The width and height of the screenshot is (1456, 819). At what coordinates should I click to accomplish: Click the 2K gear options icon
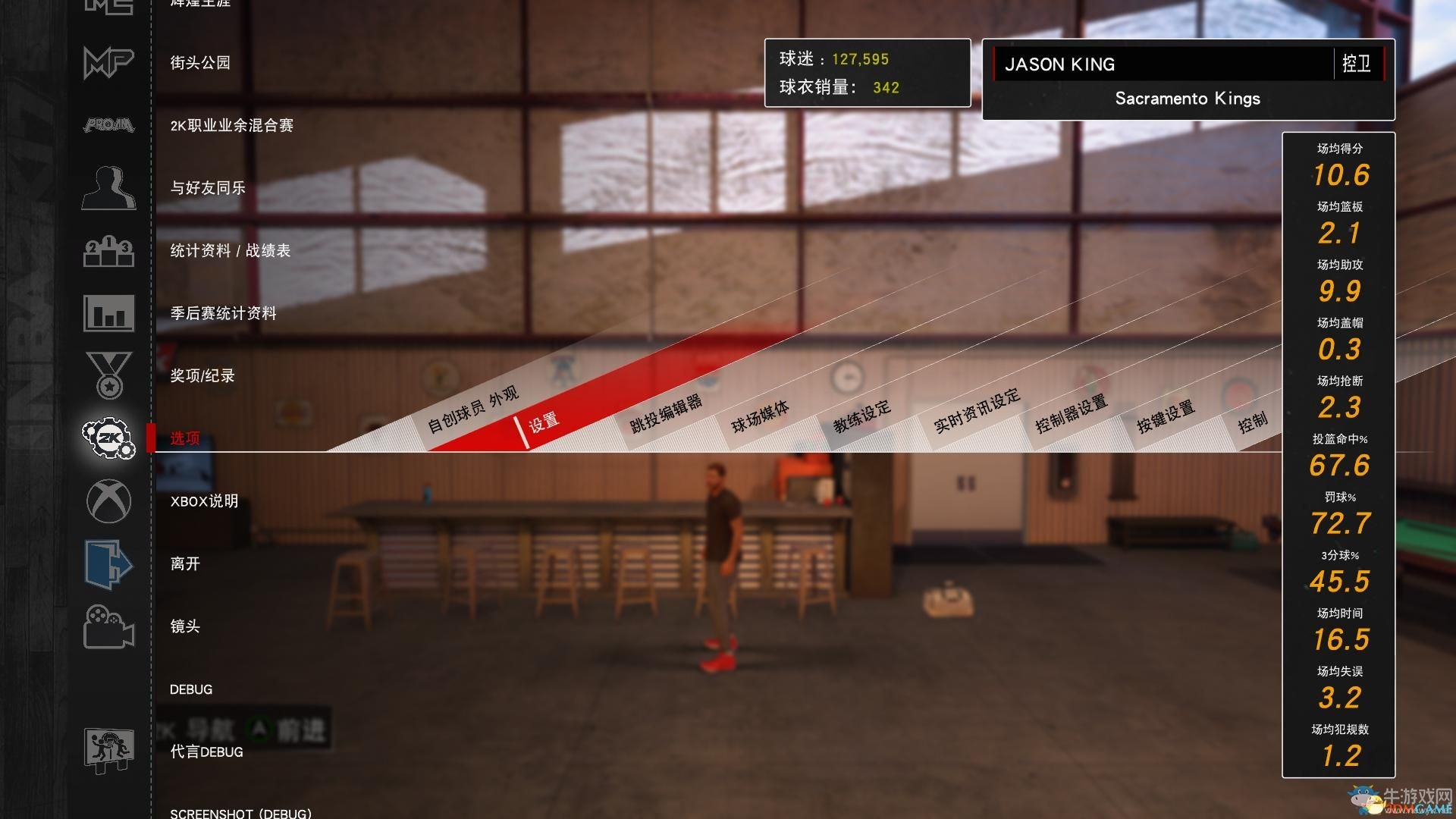pos(107,438)
